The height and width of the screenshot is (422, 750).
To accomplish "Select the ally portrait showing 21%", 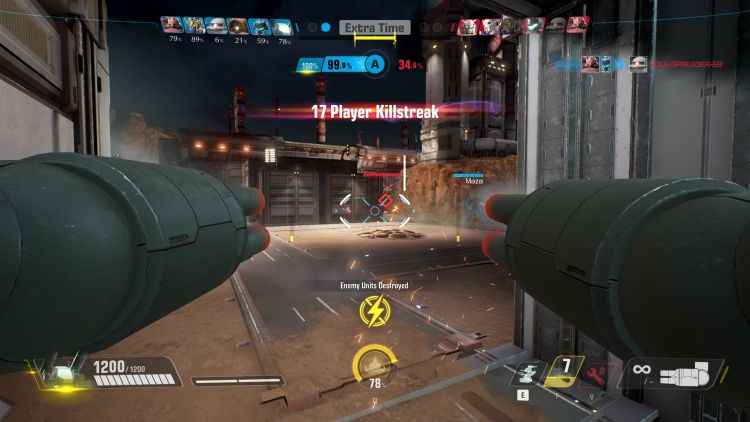I will 239,26.
